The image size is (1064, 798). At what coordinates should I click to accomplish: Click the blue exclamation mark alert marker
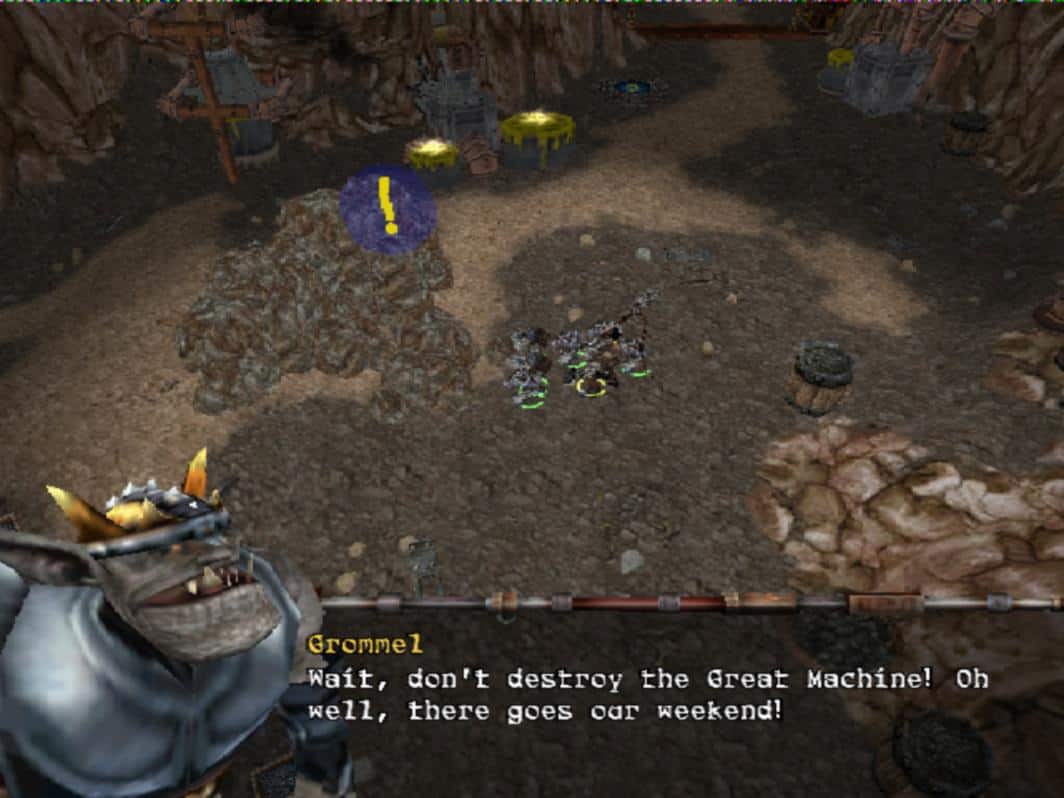click(388, 208)
